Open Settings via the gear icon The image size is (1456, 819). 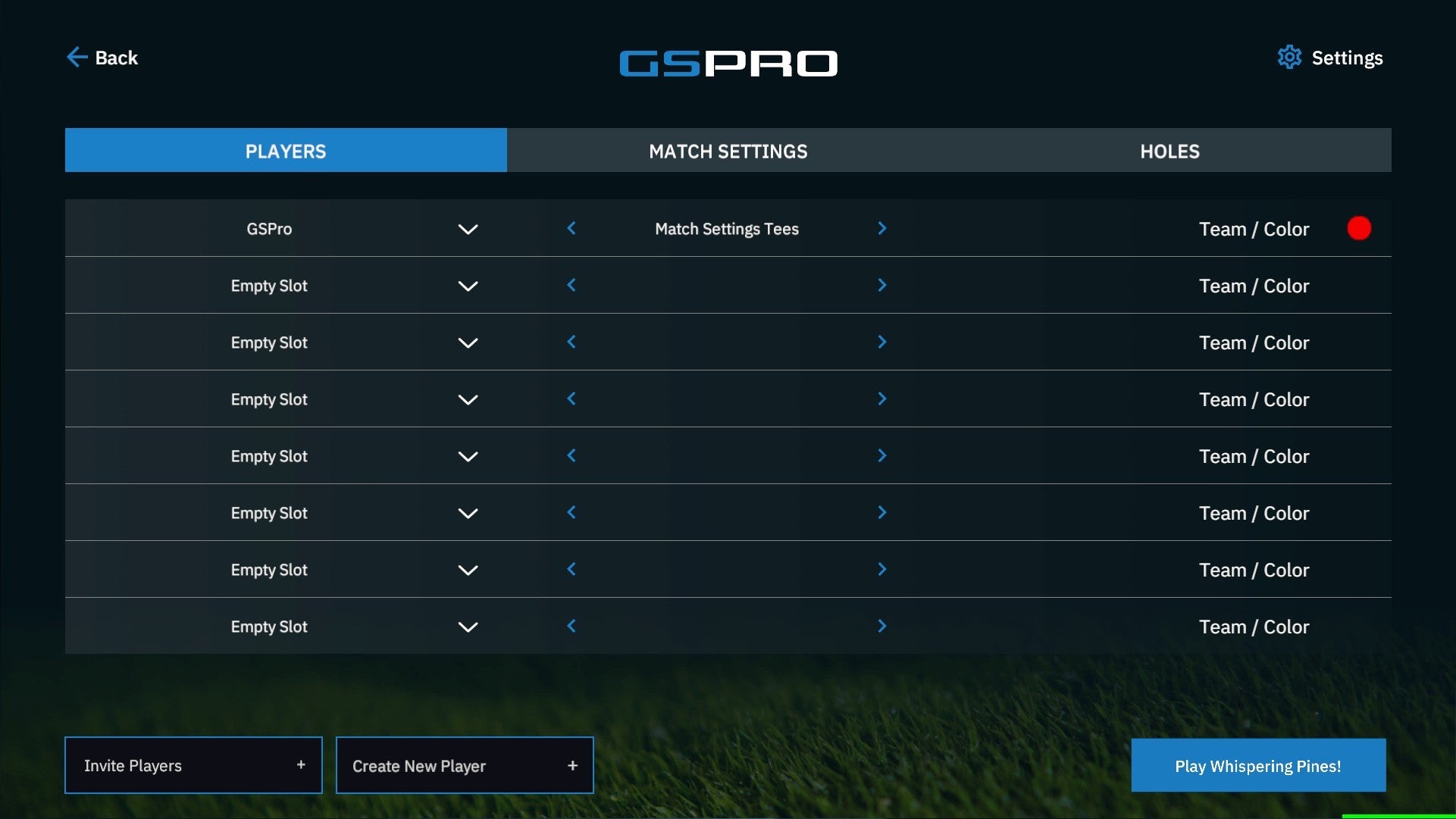[x=1288, y=57]
